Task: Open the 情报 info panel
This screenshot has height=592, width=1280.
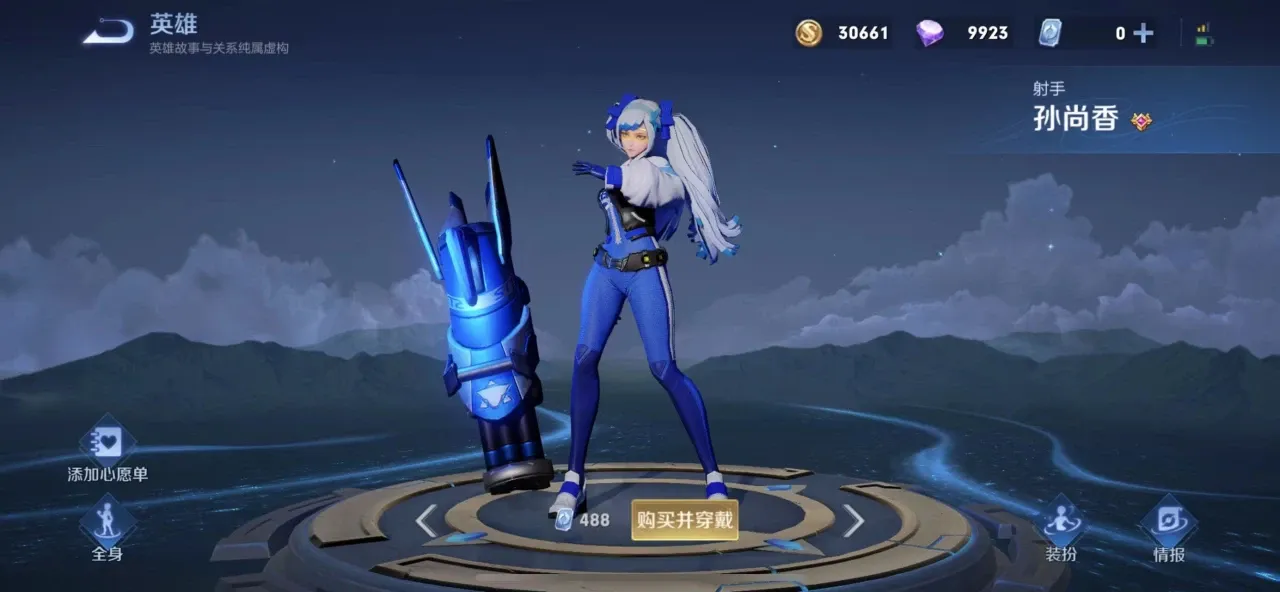Action: 1168,530
